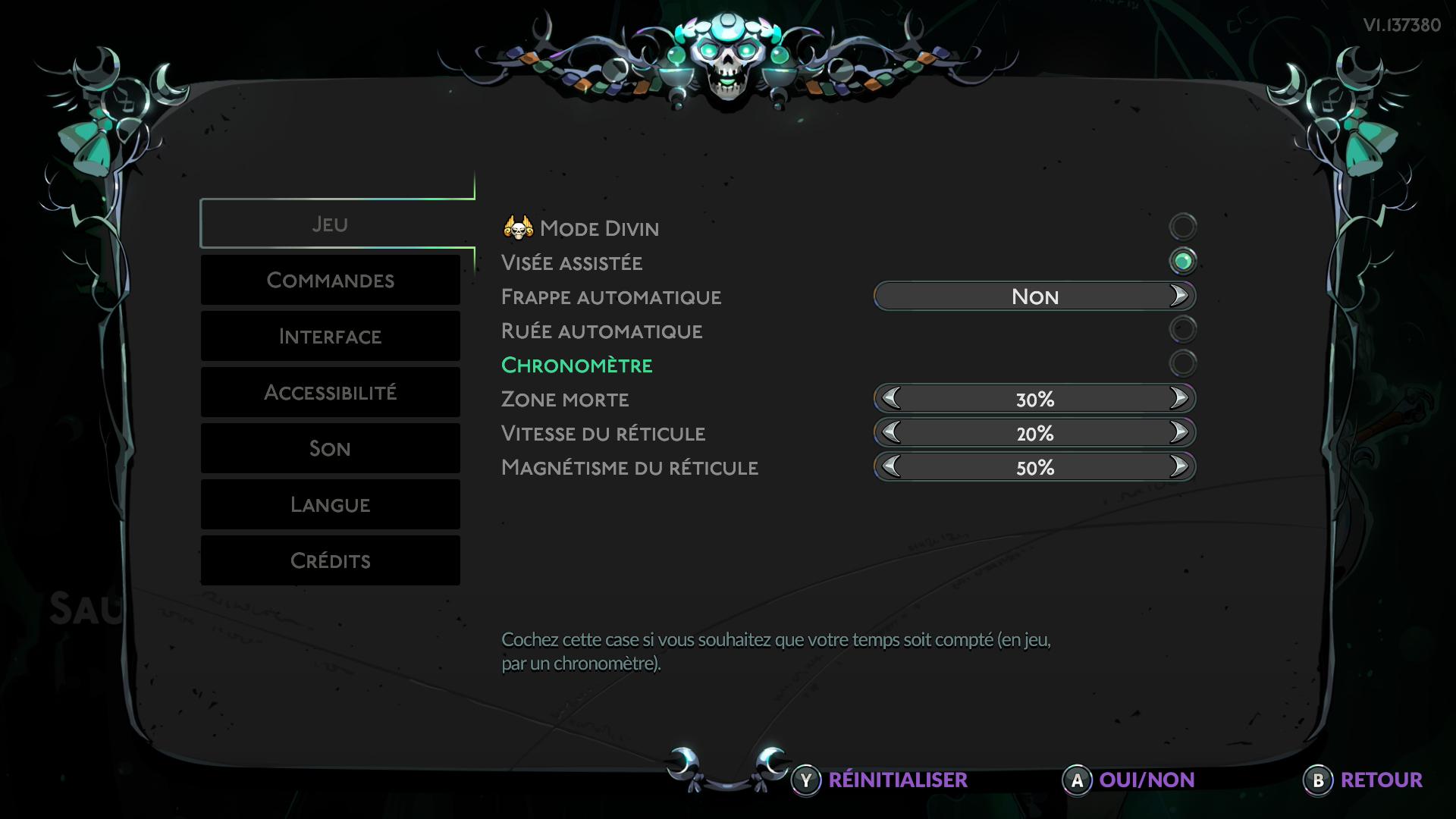Click the Réinitialiser label to reset settings

click(897, 780)
